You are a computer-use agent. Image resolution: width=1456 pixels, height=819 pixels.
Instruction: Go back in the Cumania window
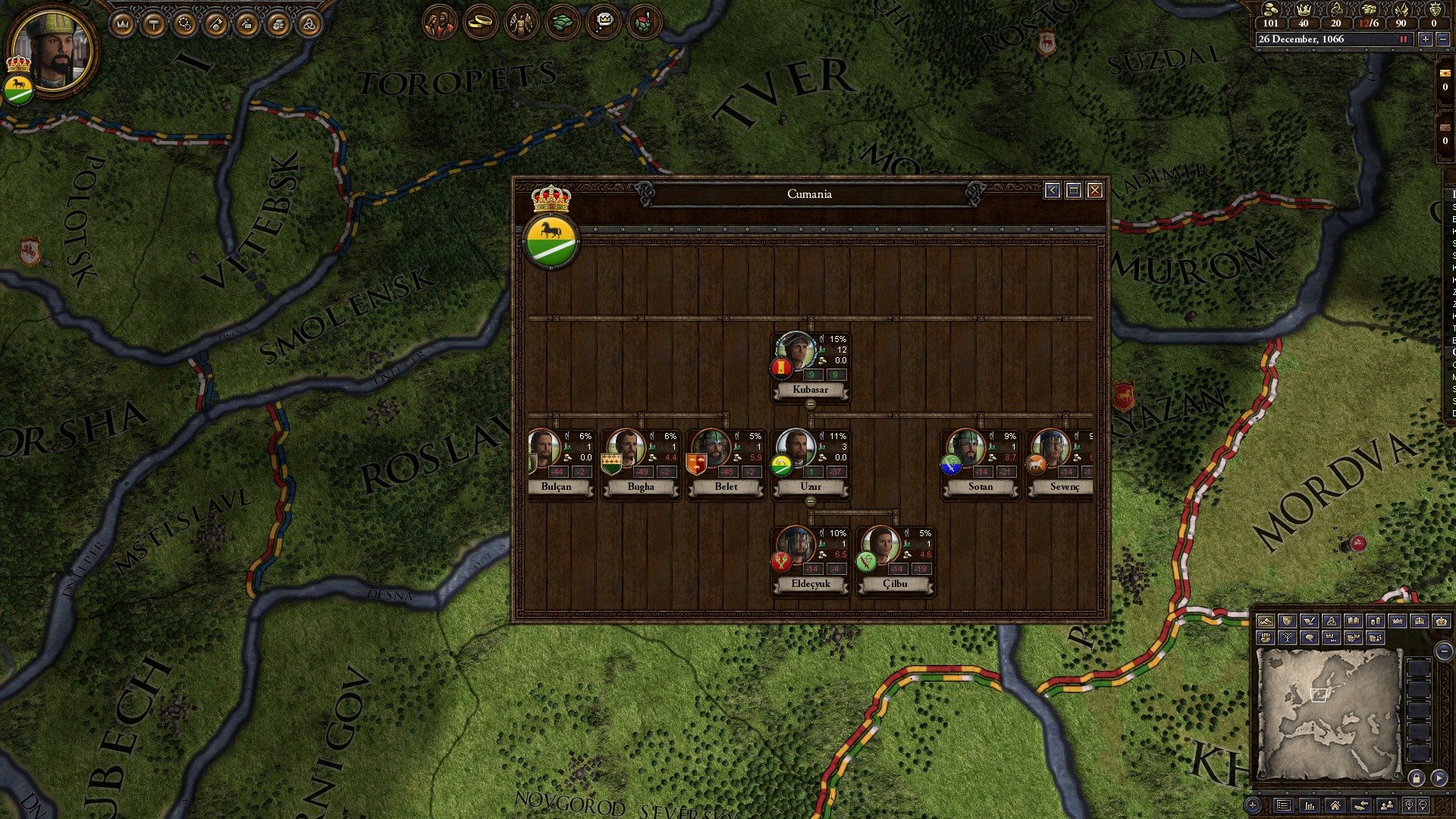[1052, 190]
